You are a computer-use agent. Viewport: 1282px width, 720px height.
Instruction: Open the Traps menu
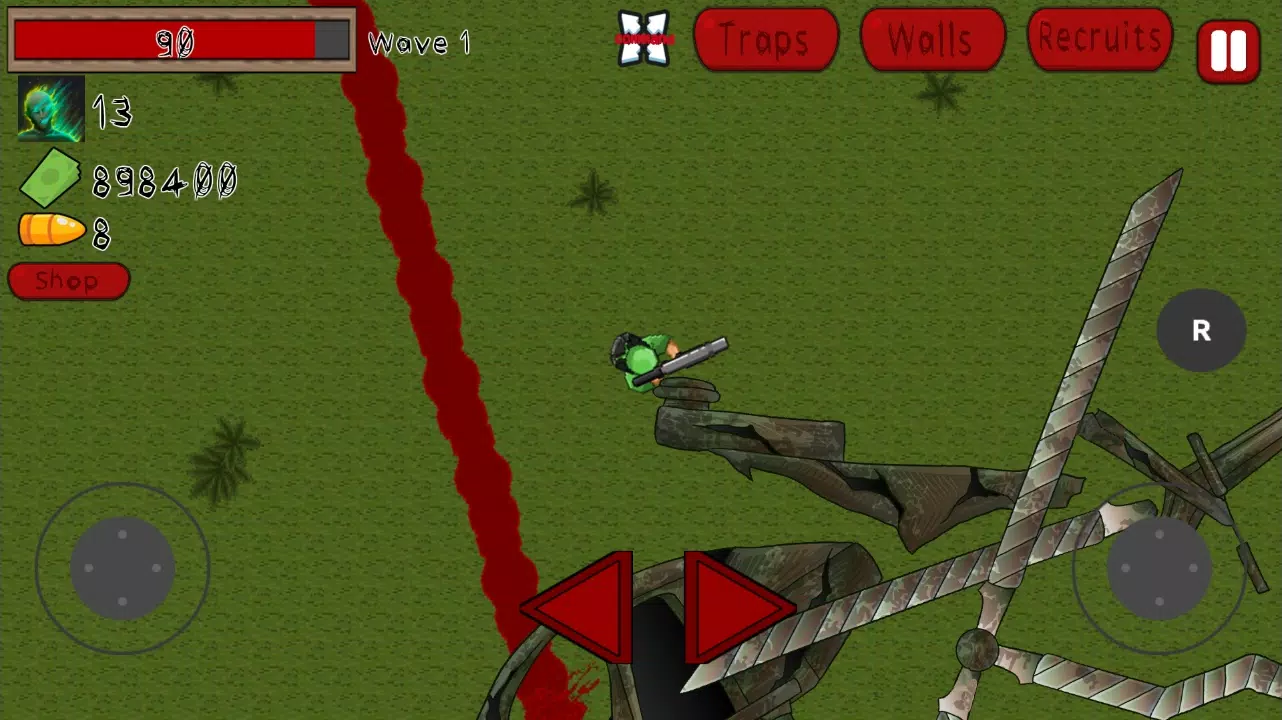click(766, 40)
